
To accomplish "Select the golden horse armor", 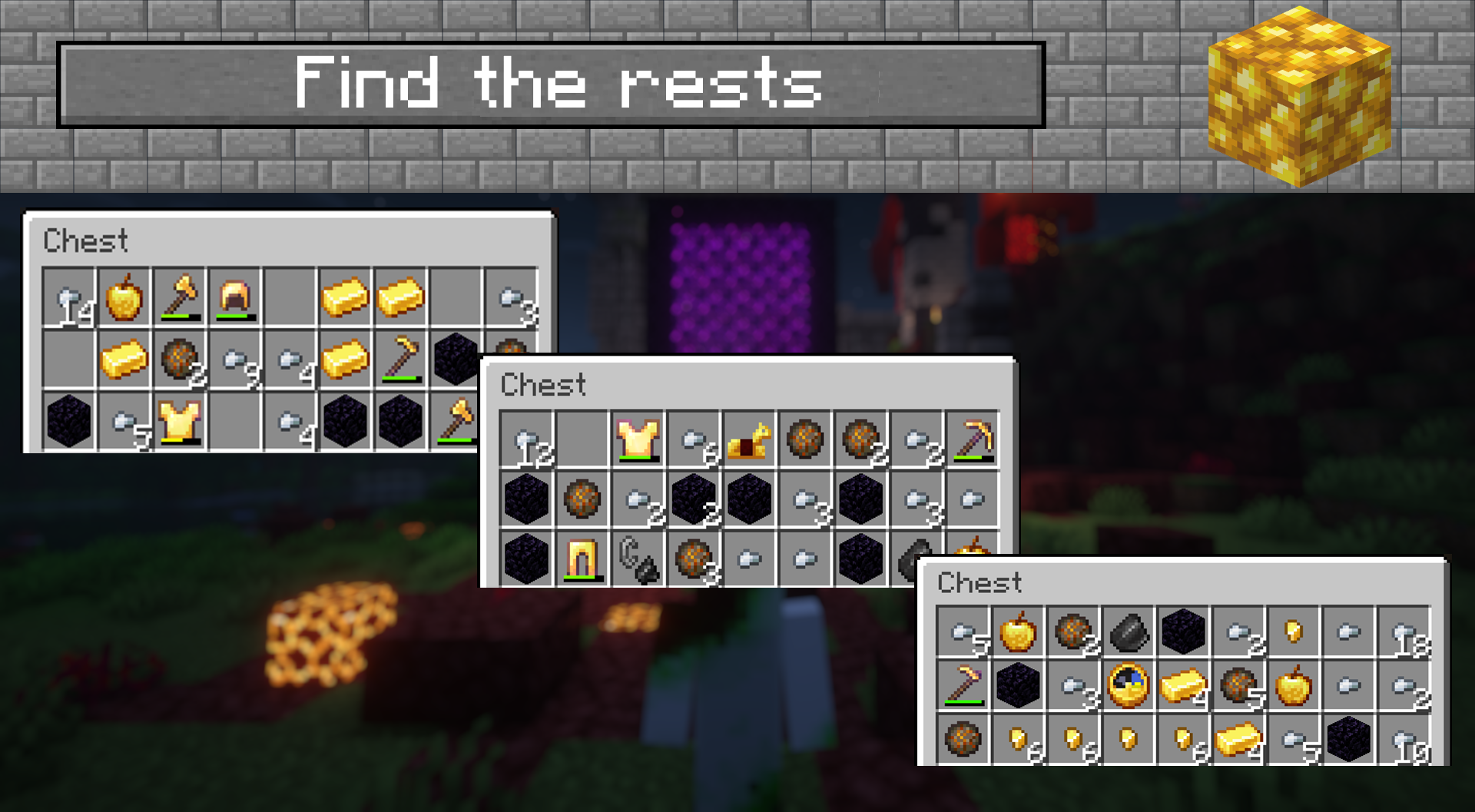I will point(749,440).
